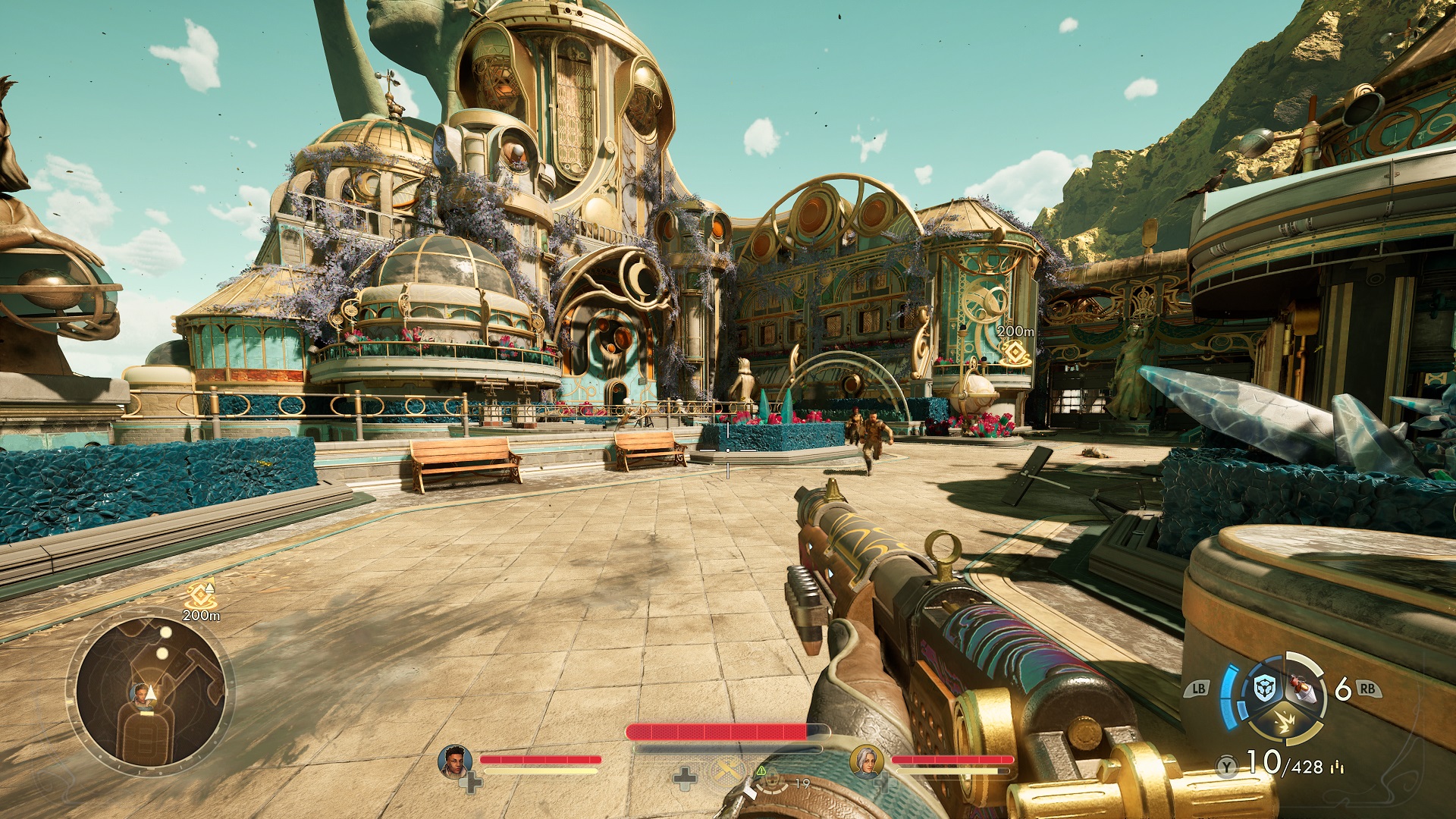Screen dimensions: 1456x819
Task: Select the objective marker above the minimap
Action: point(201,593)
